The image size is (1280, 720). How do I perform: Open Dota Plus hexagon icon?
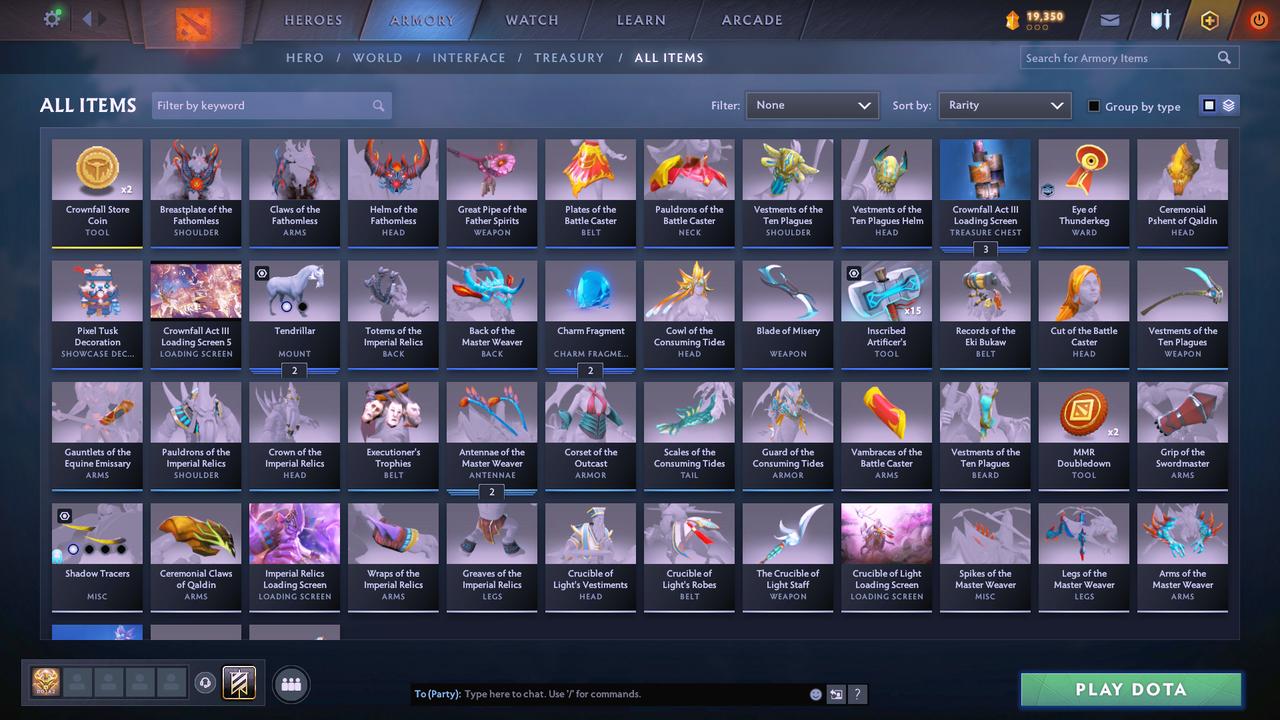pos(1208,19)
